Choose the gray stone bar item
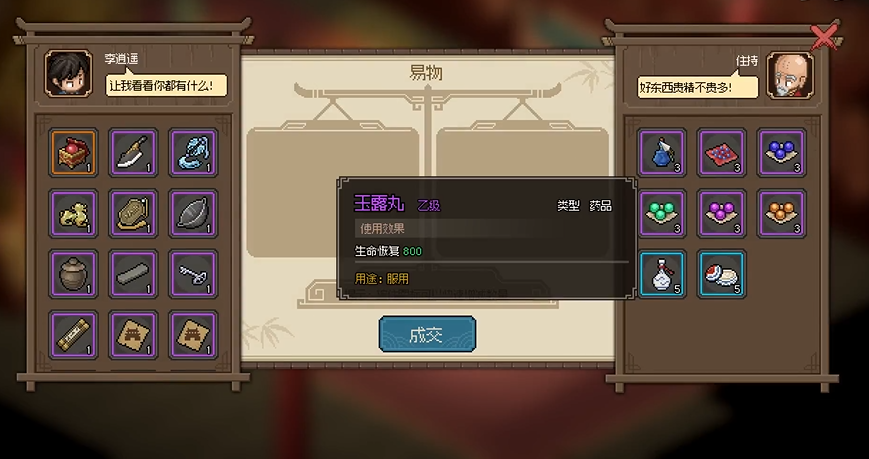Image resolution: width=869 pixels, height=459 pixels. pos(133,273)
